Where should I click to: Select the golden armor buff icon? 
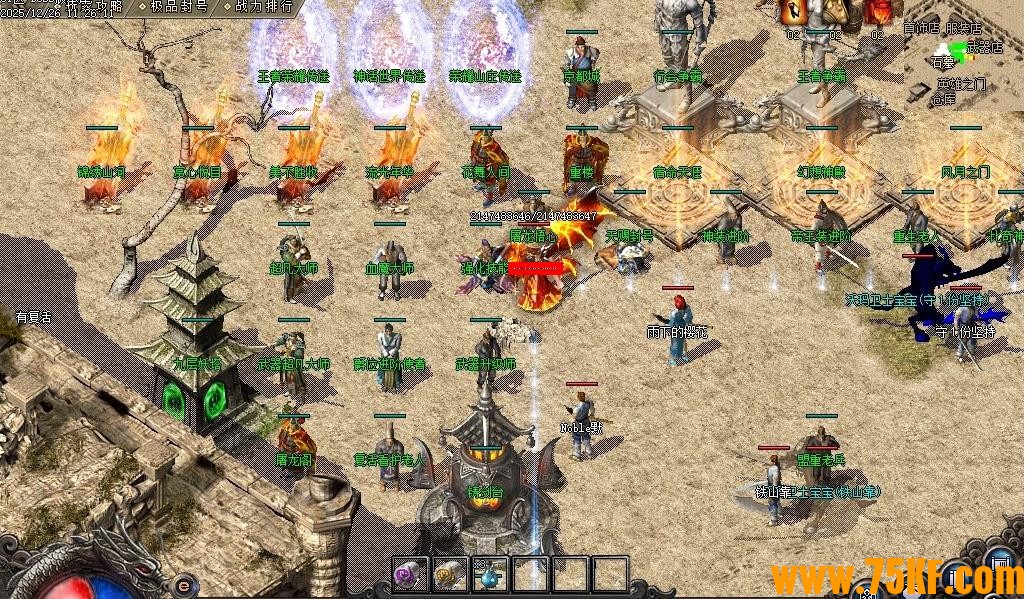point(836,11)
